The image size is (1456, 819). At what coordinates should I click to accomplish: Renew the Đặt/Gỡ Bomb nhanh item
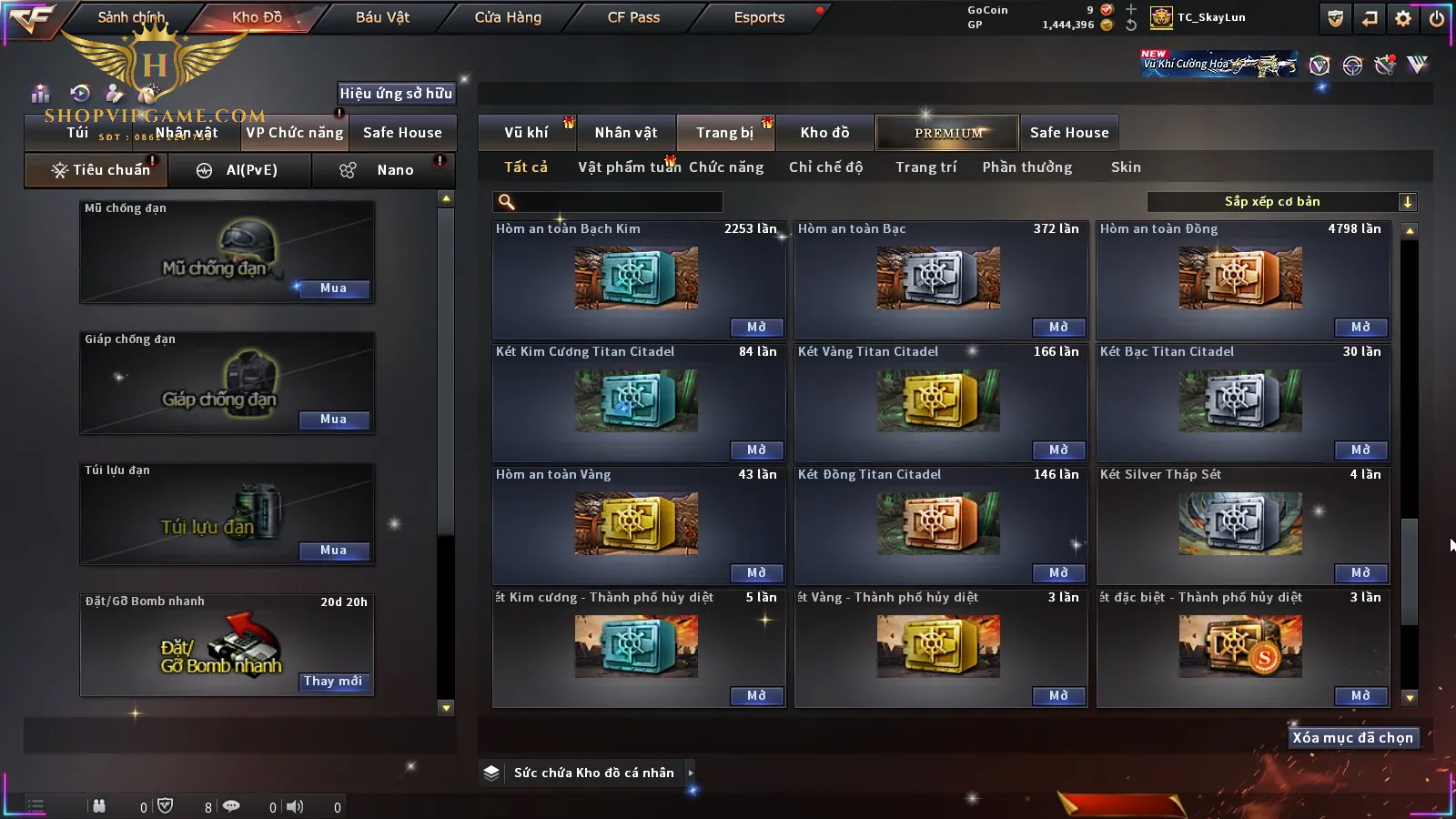click(333, 682)
